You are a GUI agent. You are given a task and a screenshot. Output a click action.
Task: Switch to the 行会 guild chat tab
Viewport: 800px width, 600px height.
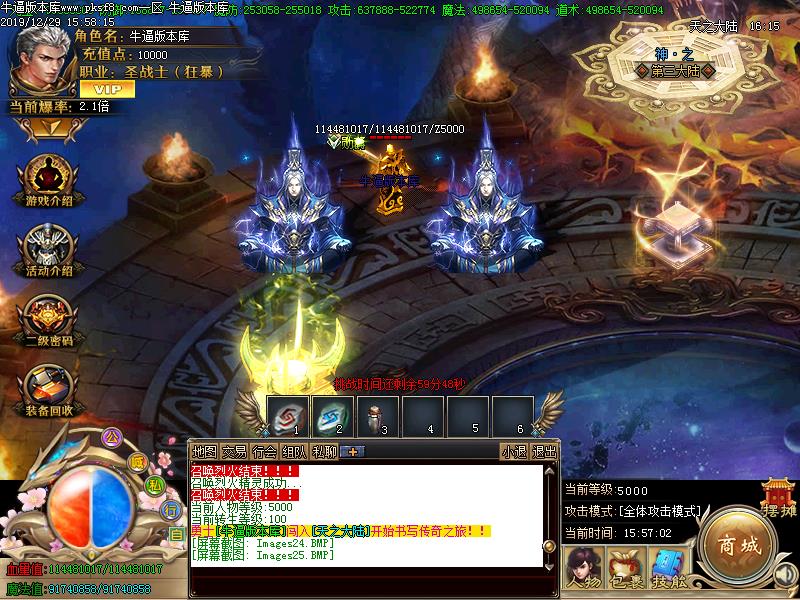(x=264, y=451)
